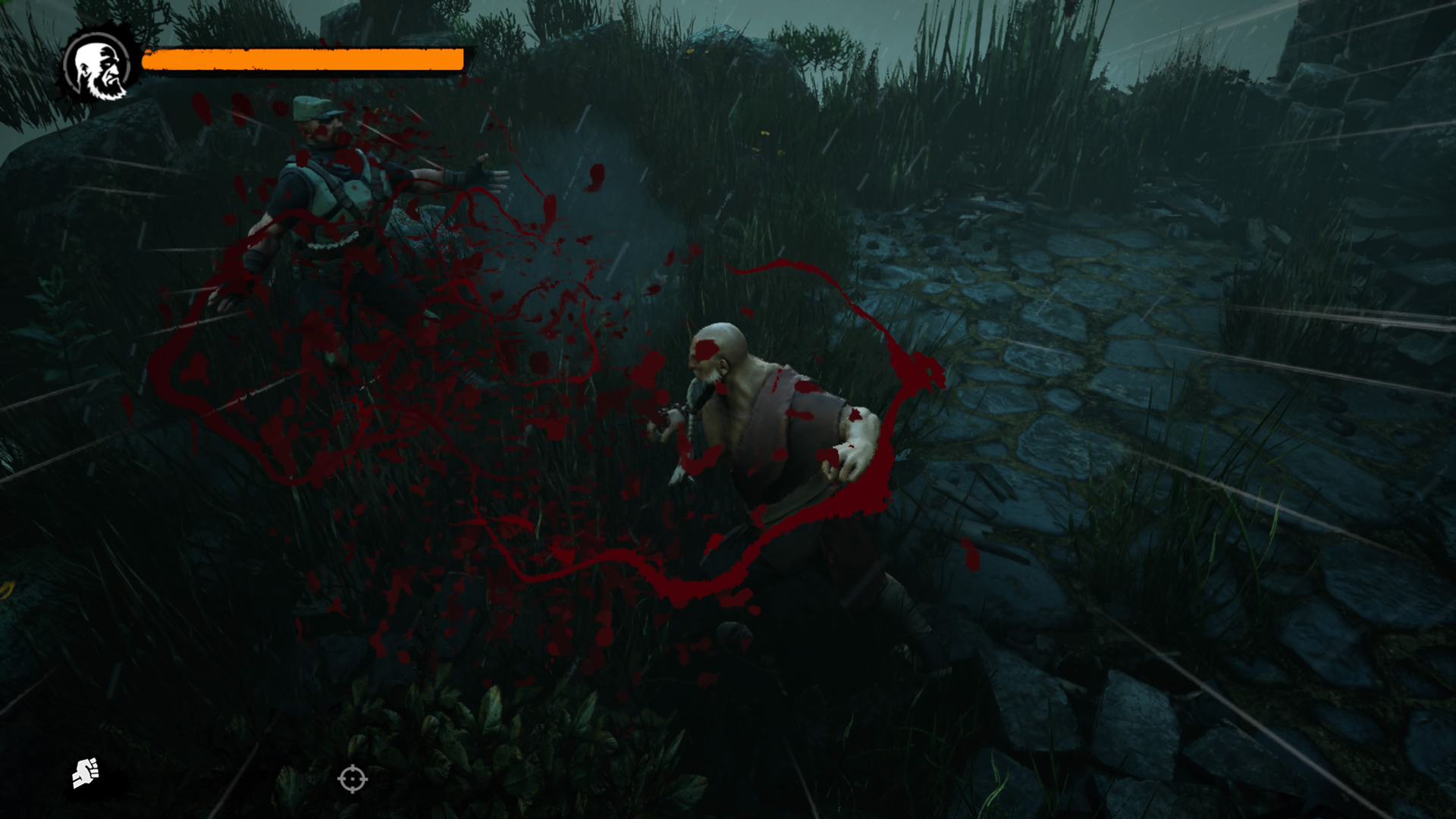Click the orange health bar
1456x819 pixels.
[x=303, y=61]
